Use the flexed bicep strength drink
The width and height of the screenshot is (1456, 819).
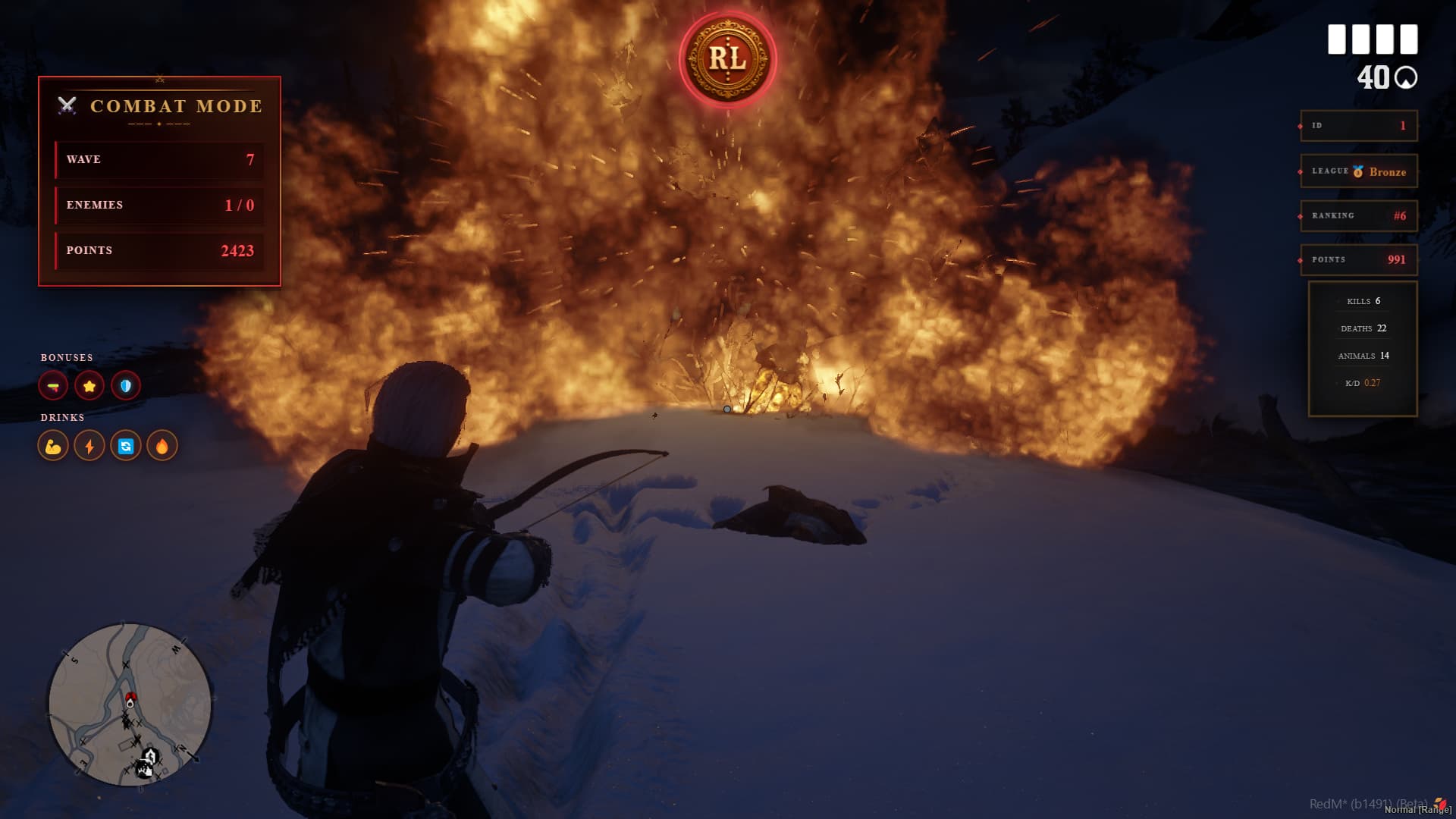click(x=53, y=446)
